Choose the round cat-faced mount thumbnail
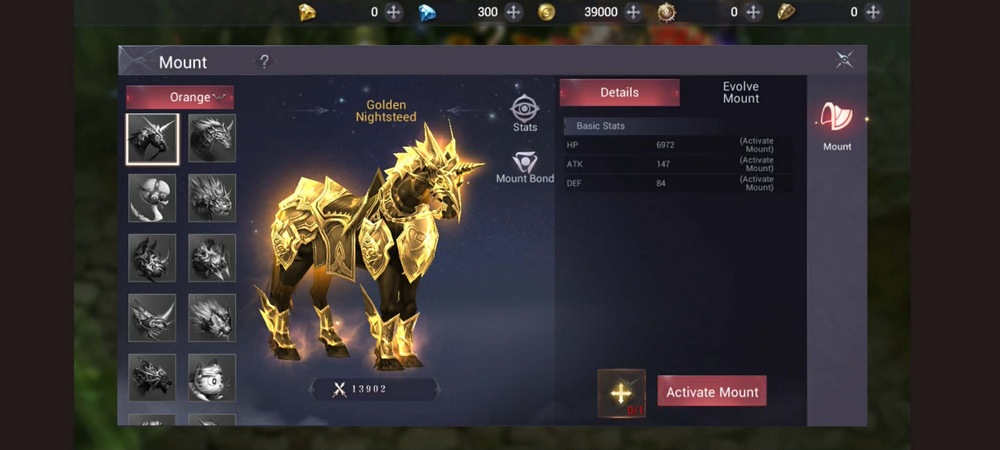This screenshot has height=450, width=1000. [212, 377]
